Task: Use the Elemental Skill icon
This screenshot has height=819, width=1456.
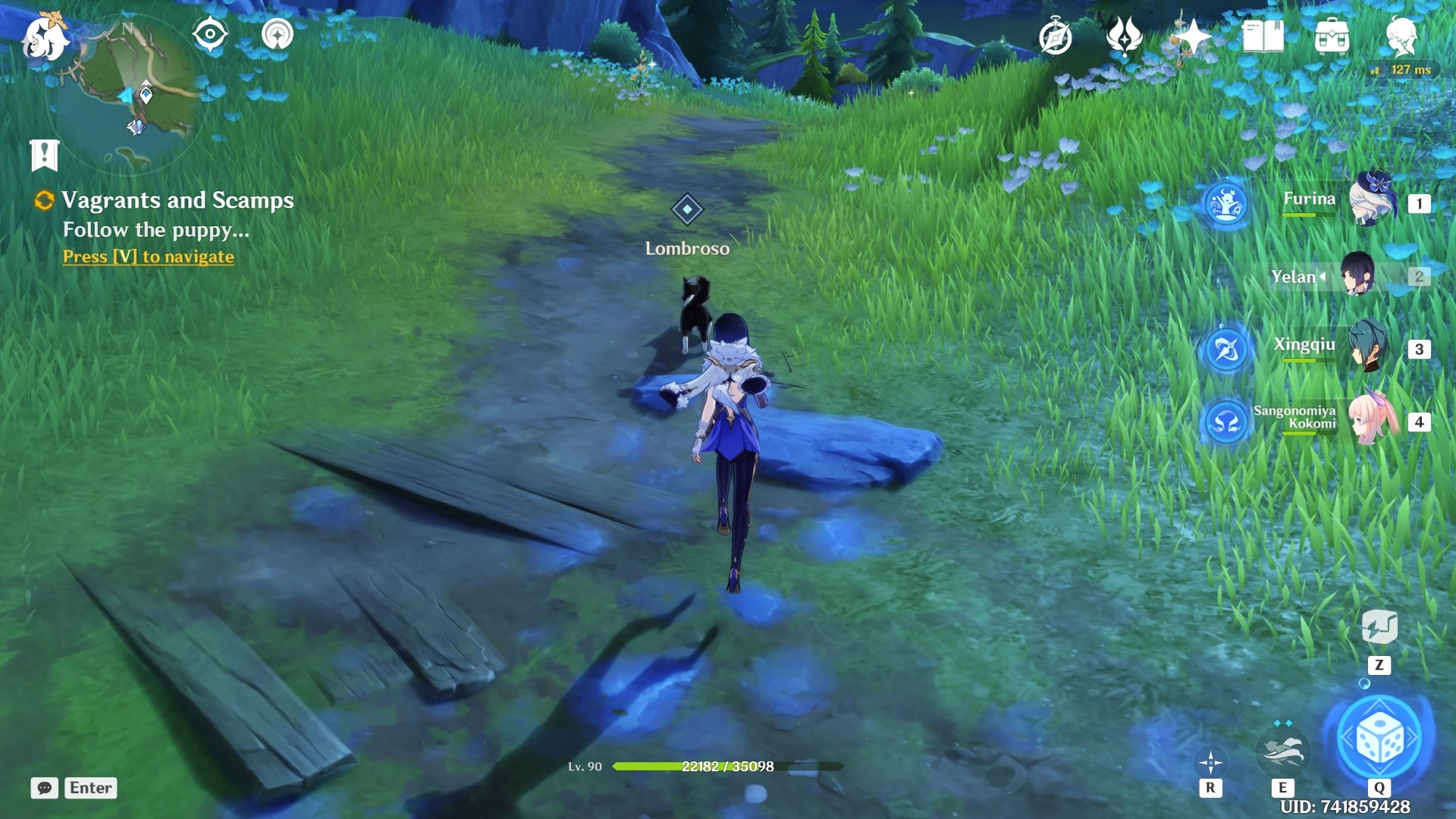Action: 1282,751
